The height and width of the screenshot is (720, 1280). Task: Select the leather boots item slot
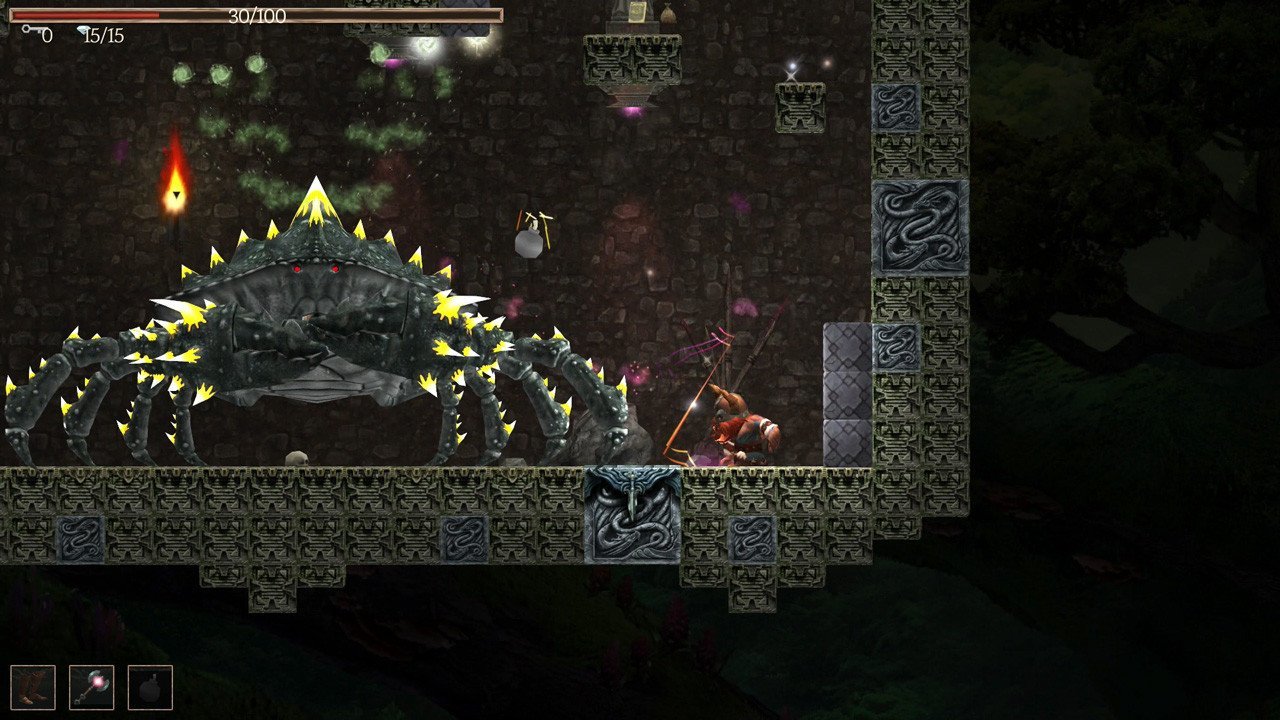click(x=33, y=688)
